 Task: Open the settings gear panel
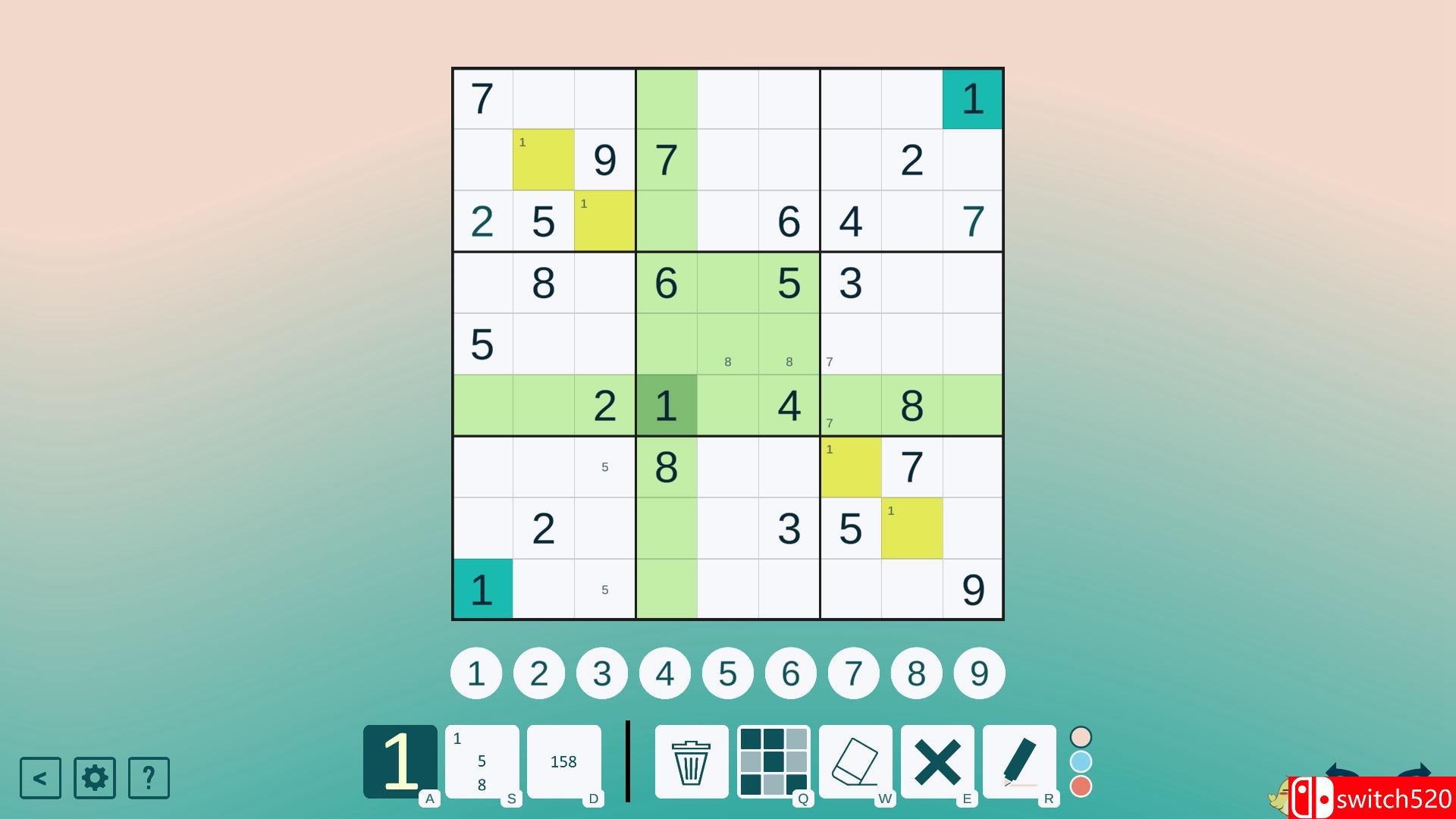point(94,777)
